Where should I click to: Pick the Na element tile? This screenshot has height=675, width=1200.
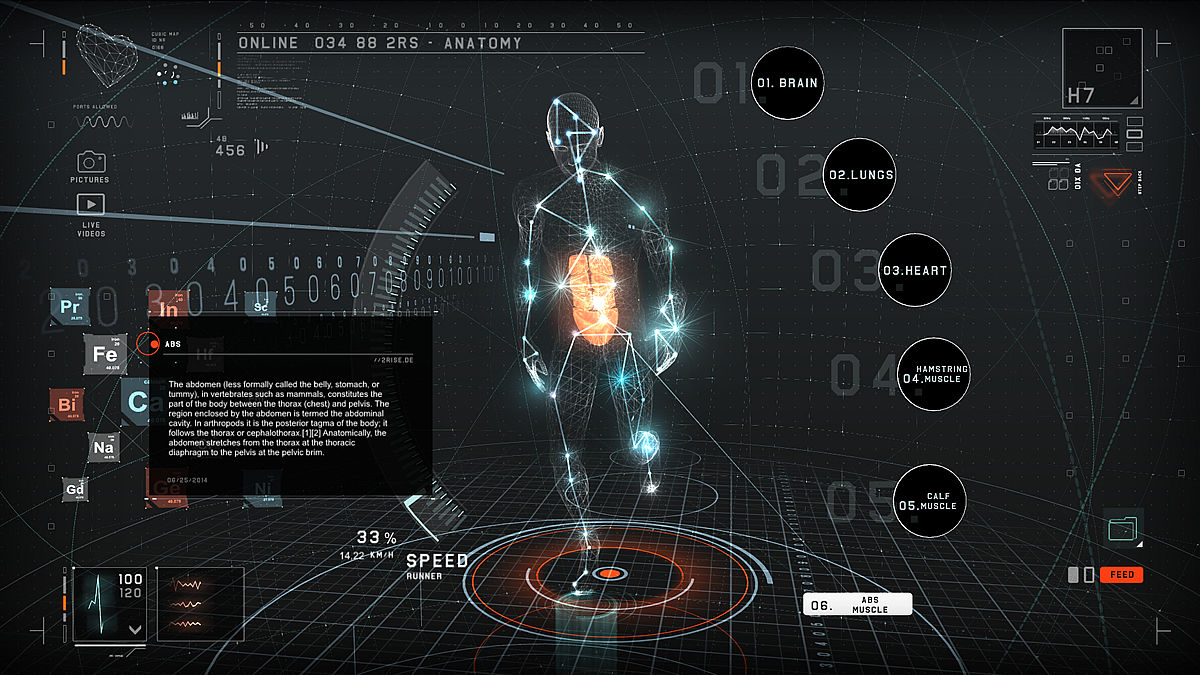(x=104, y=449)
